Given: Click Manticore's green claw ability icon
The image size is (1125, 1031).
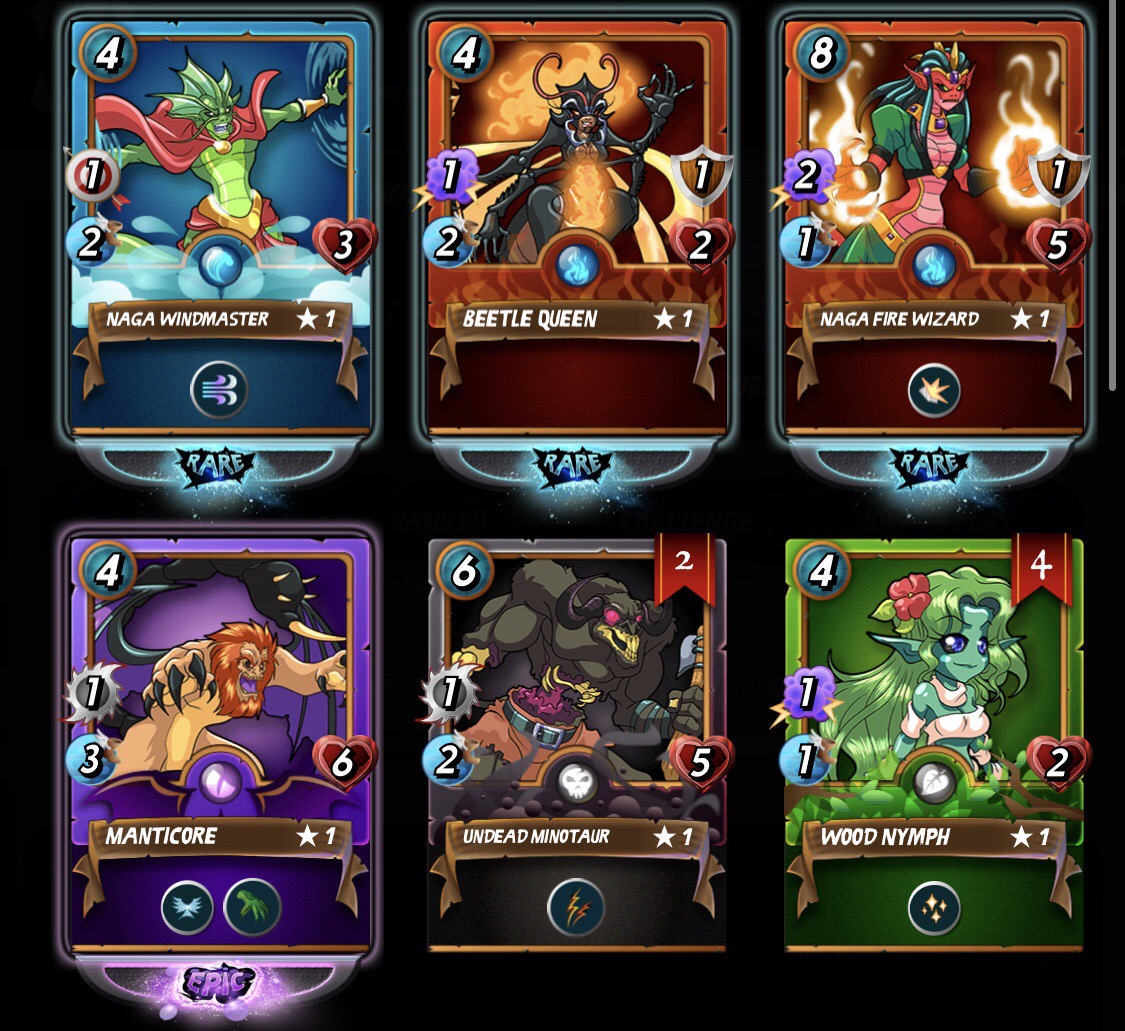Looking at the screenshot, I should click(252, 908).
